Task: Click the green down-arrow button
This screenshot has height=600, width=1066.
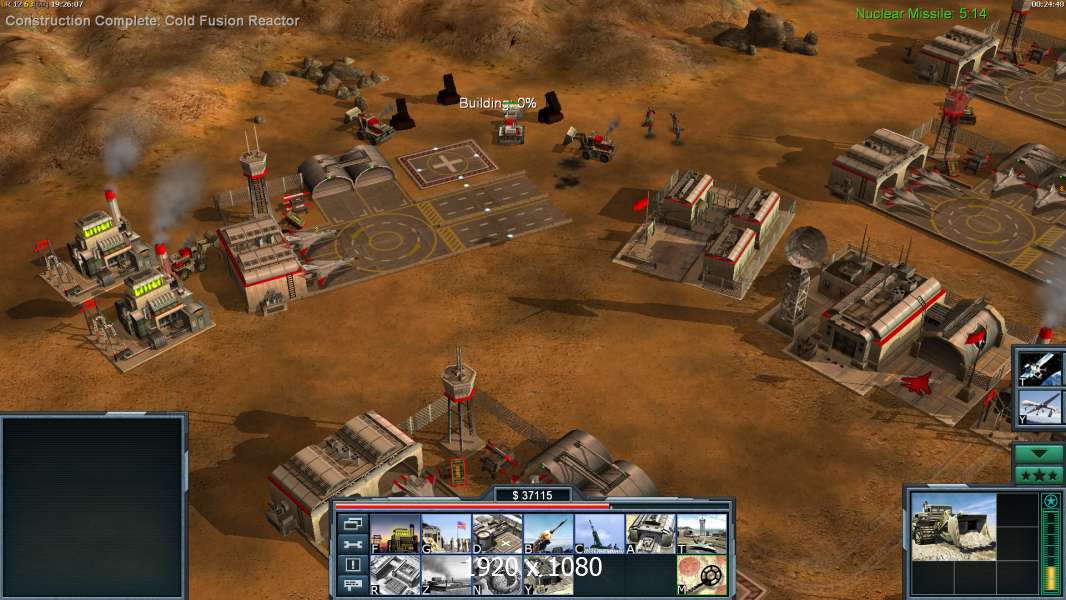Action: coord(1039,453)
